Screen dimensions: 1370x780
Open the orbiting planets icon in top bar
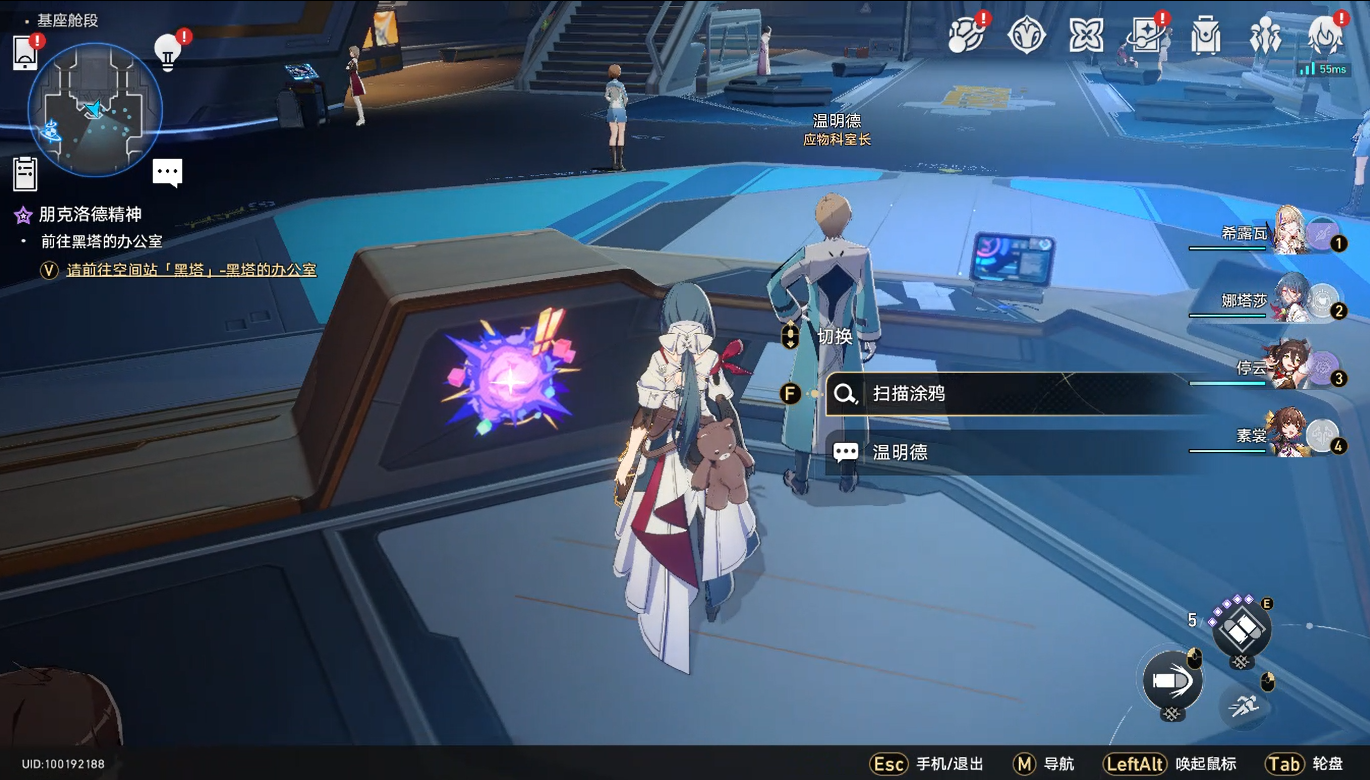point(966,36)
